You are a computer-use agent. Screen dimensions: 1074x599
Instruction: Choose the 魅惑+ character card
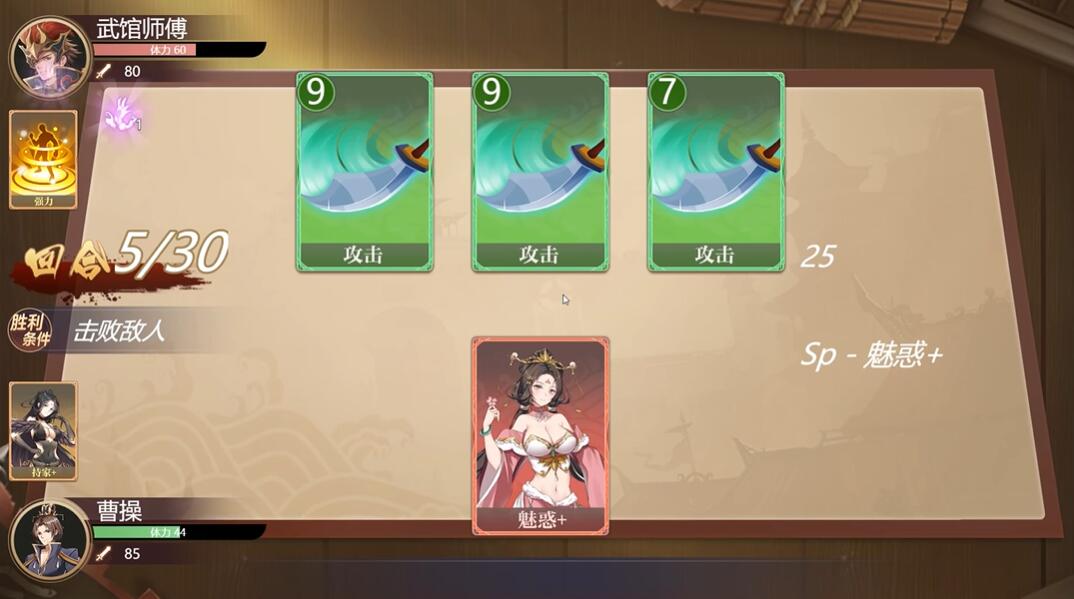tap(540, 435)
